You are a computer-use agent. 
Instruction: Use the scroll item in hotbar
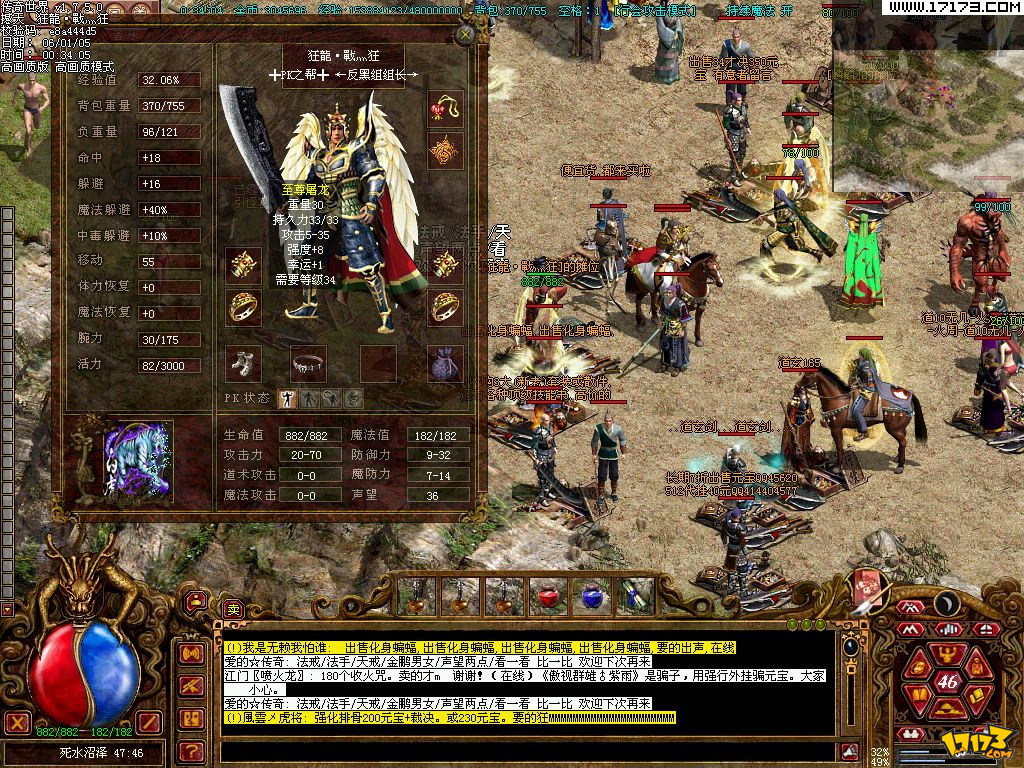point(634,596)
